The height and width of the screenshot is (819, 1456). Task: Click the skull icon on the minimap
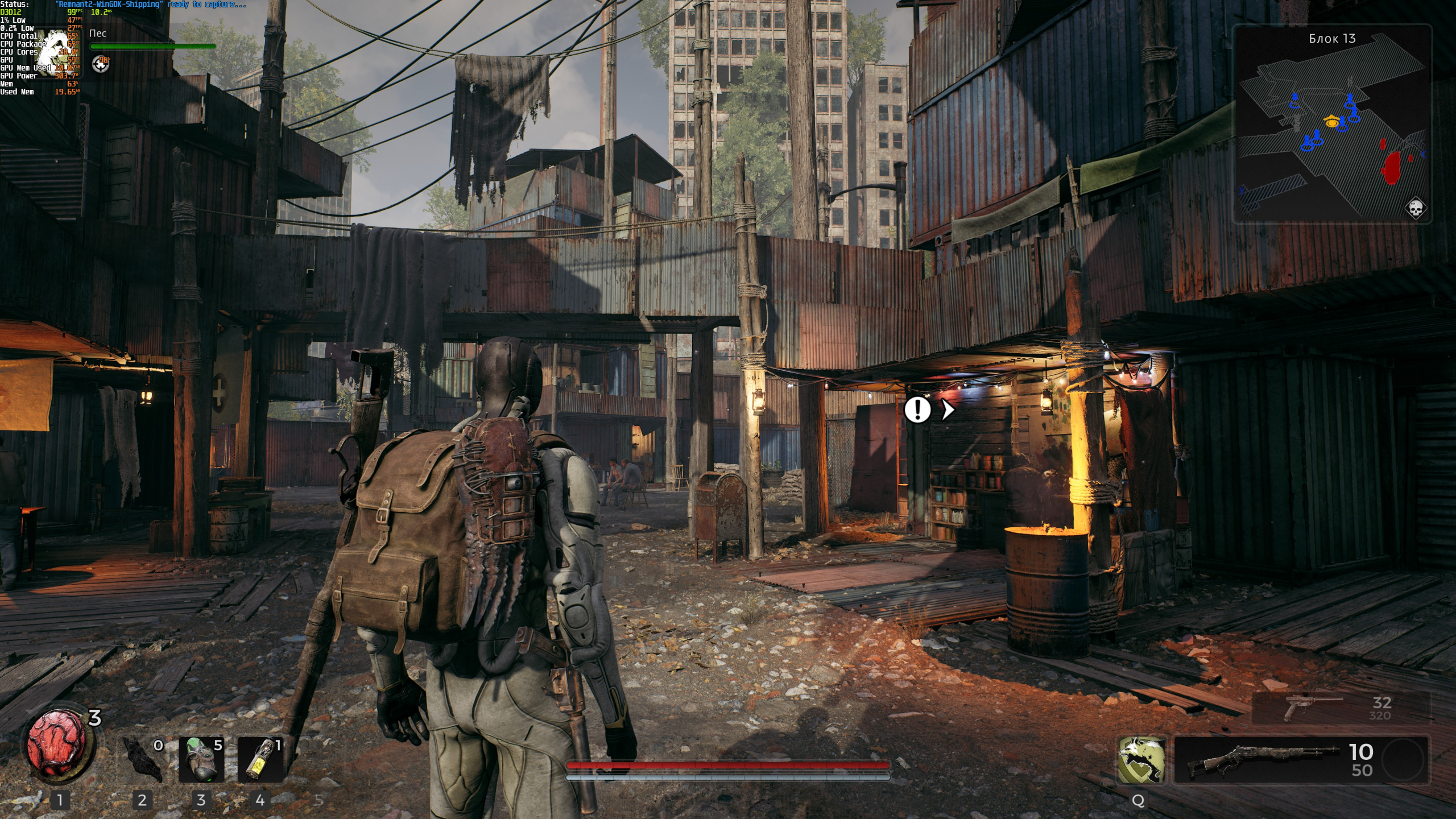click(1416, 208)
